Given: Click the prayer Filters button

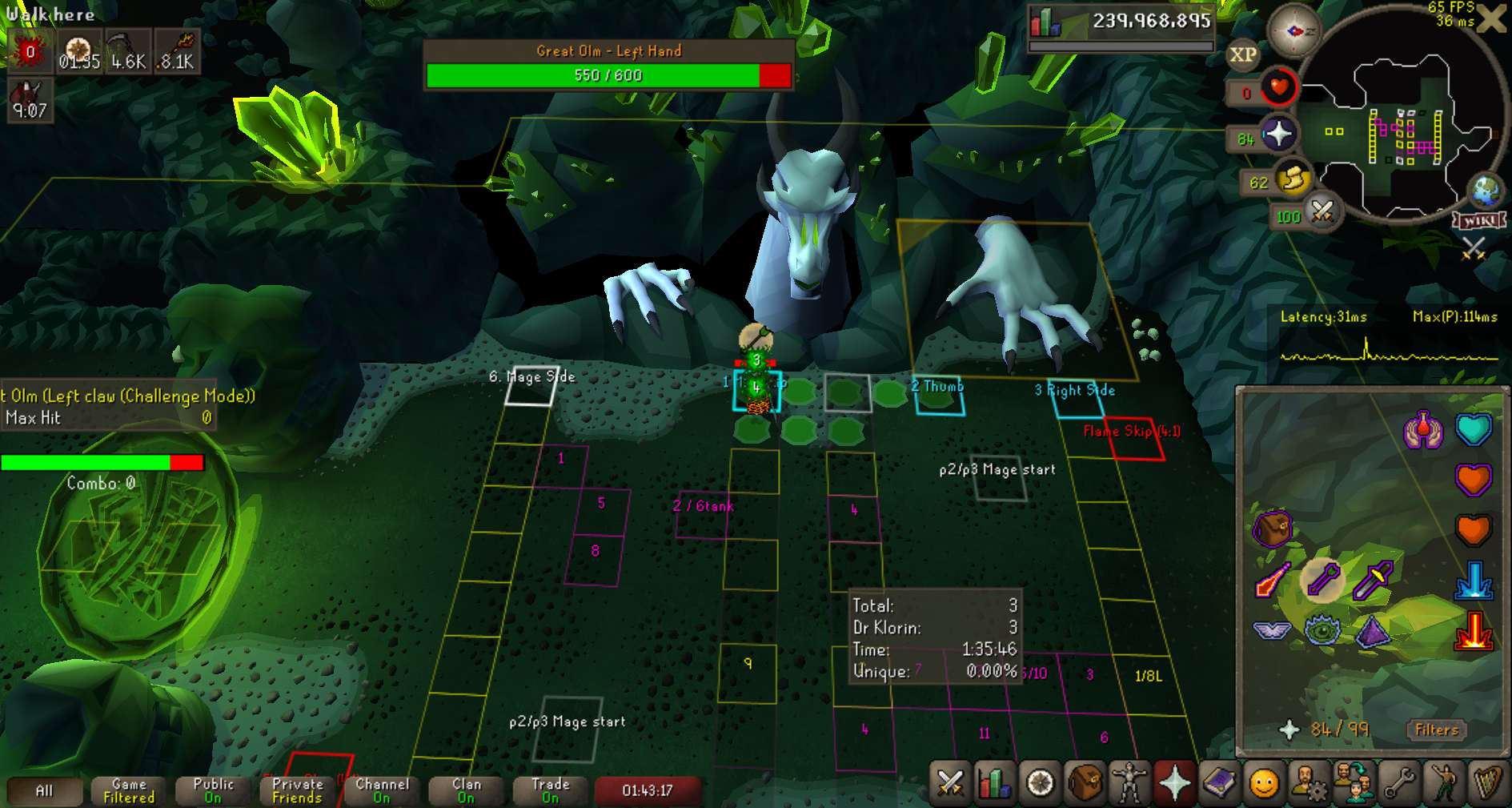Looking at the screenshot, I should 1437,730.
